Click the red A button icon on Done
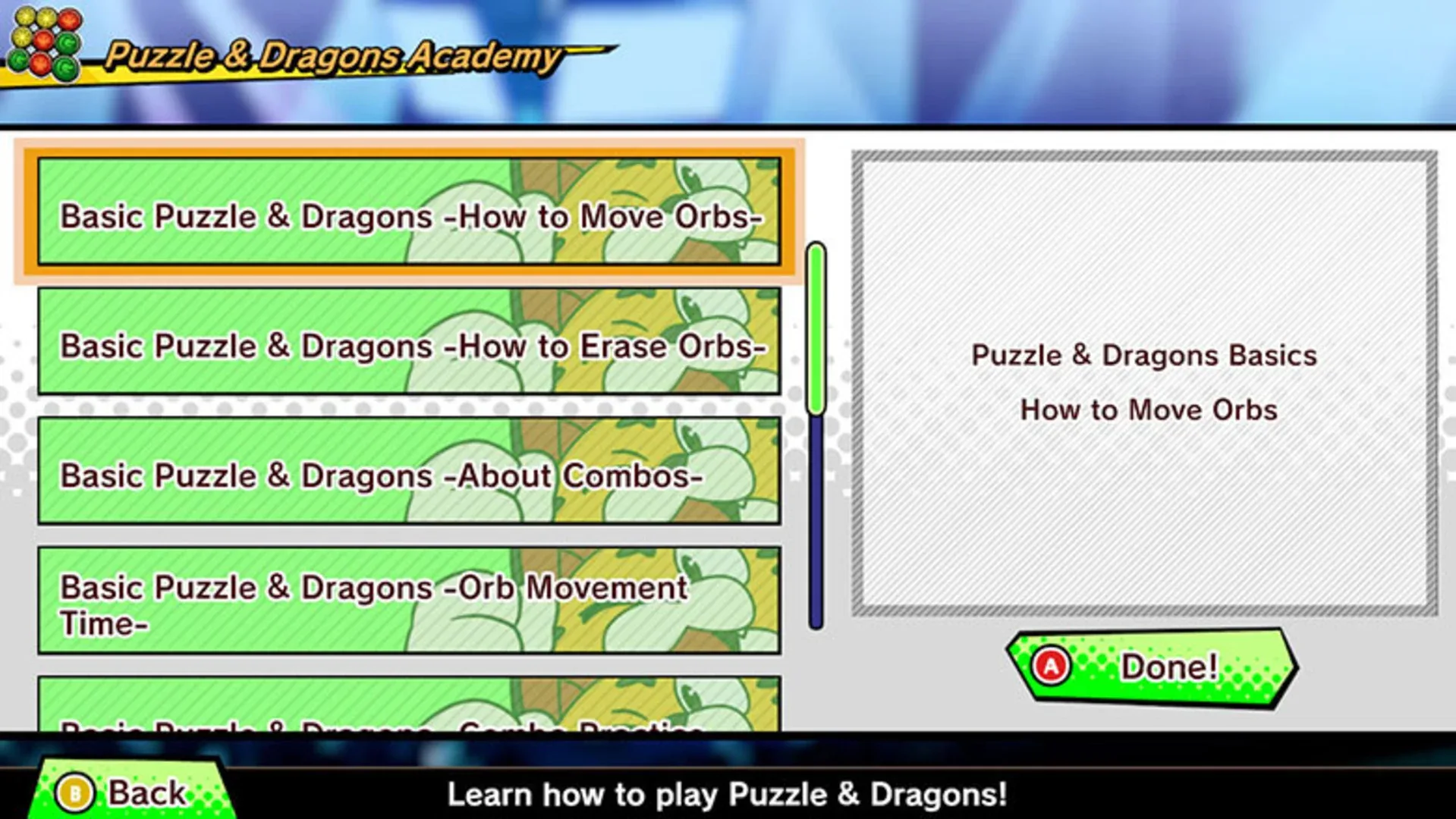1456x819 pixels. point(1051,666)
